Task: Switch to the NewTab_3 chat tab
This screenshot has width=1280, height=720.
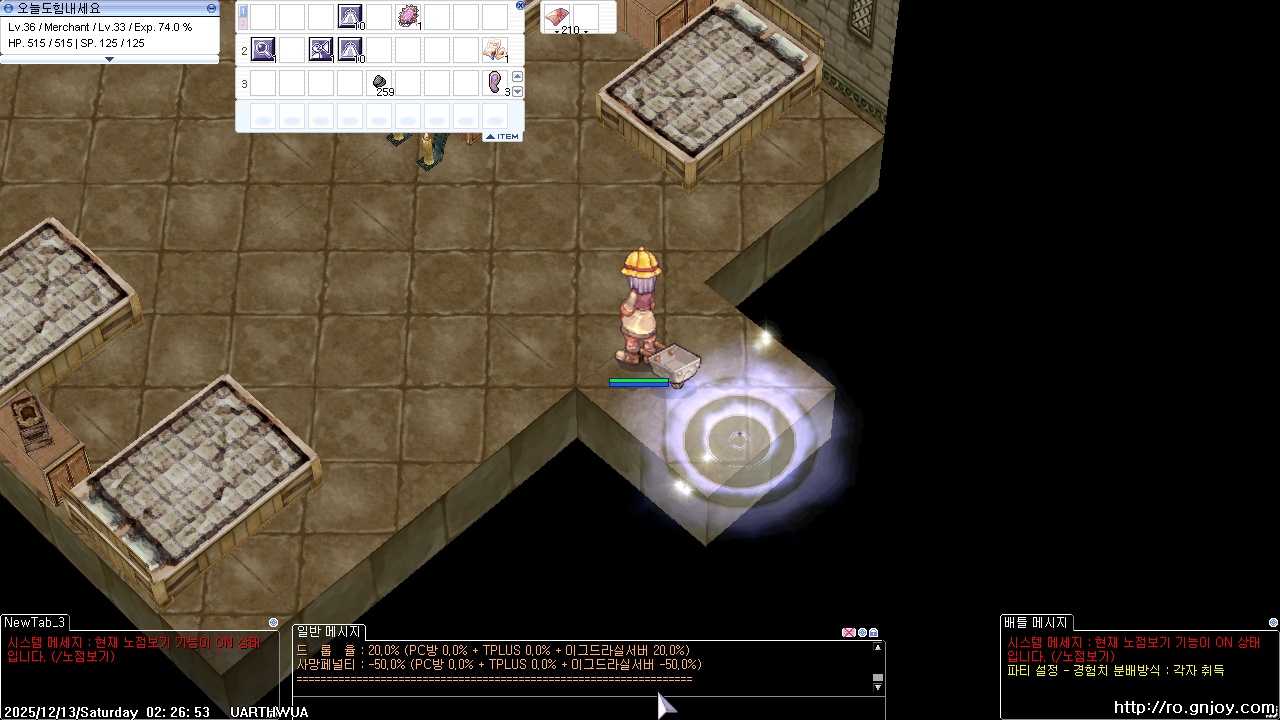Action: (x=35, y=622)
